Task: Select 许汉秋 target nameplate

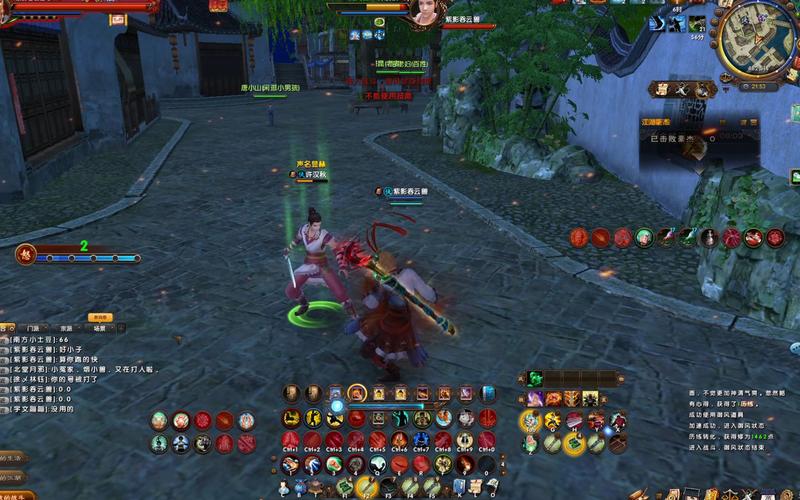Action: click(318, 175)
